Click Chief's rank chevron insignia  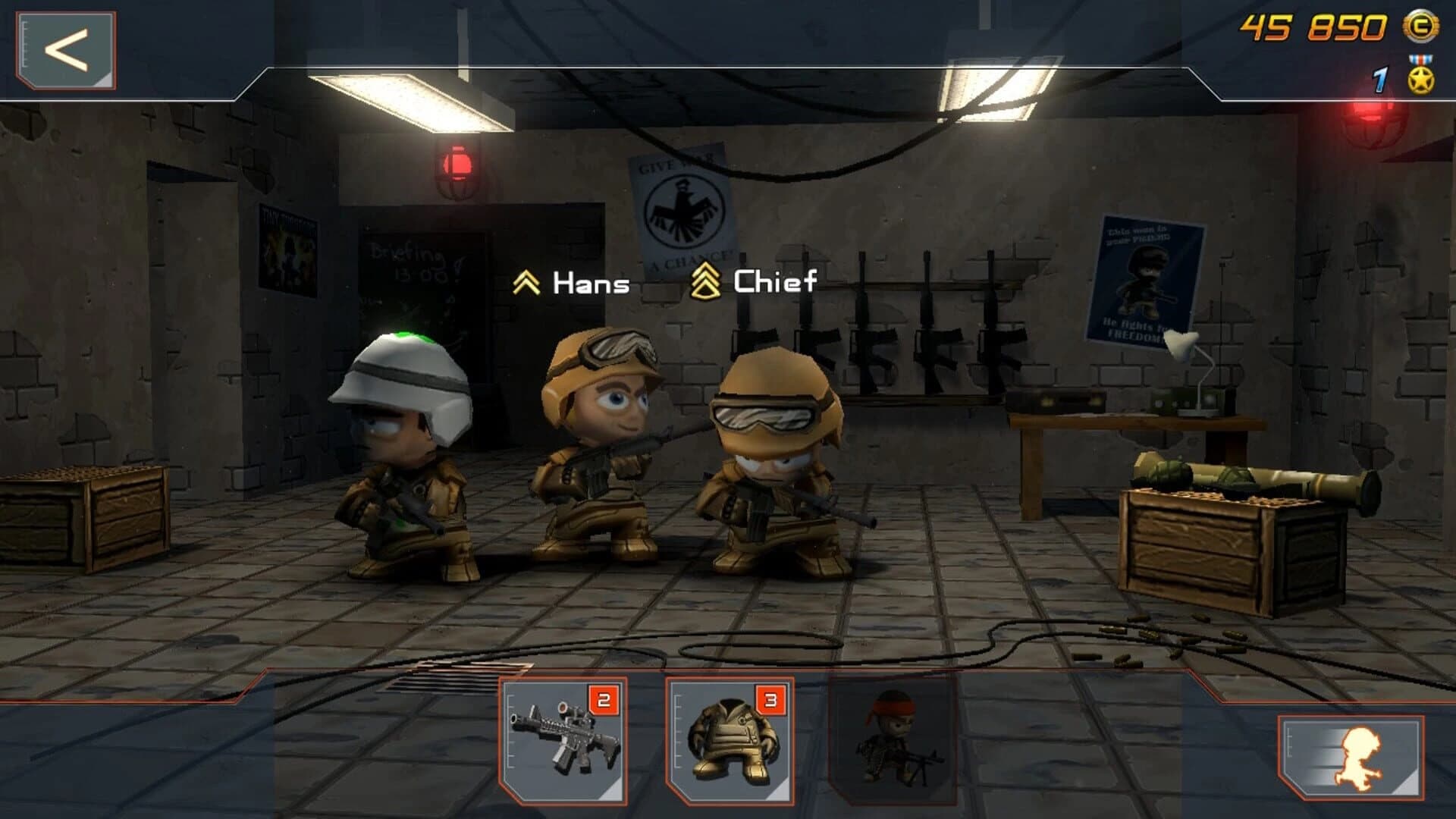coord(706,283)
